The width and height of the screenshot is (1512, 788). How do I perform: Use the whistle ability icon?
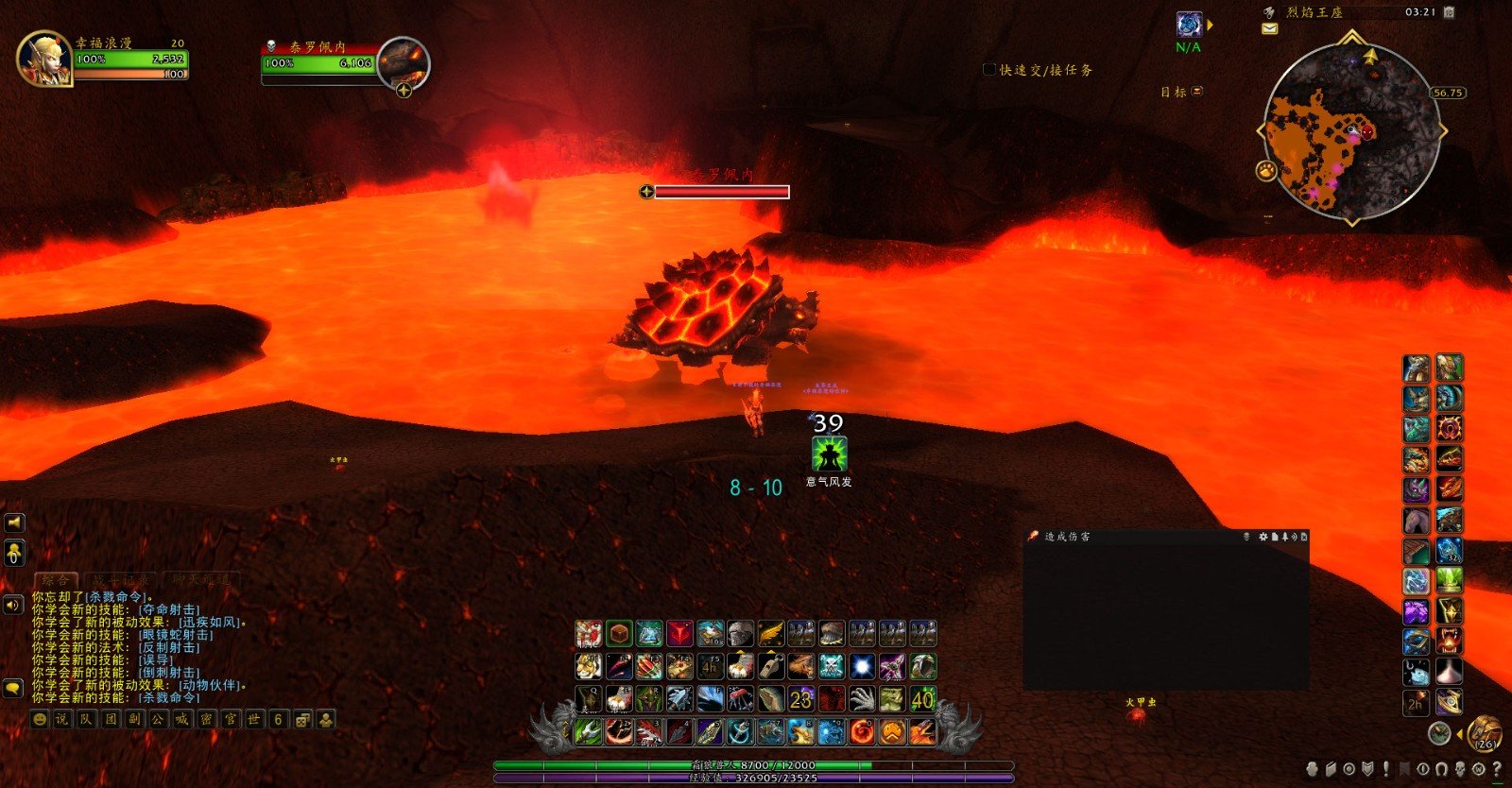[771, 667]
